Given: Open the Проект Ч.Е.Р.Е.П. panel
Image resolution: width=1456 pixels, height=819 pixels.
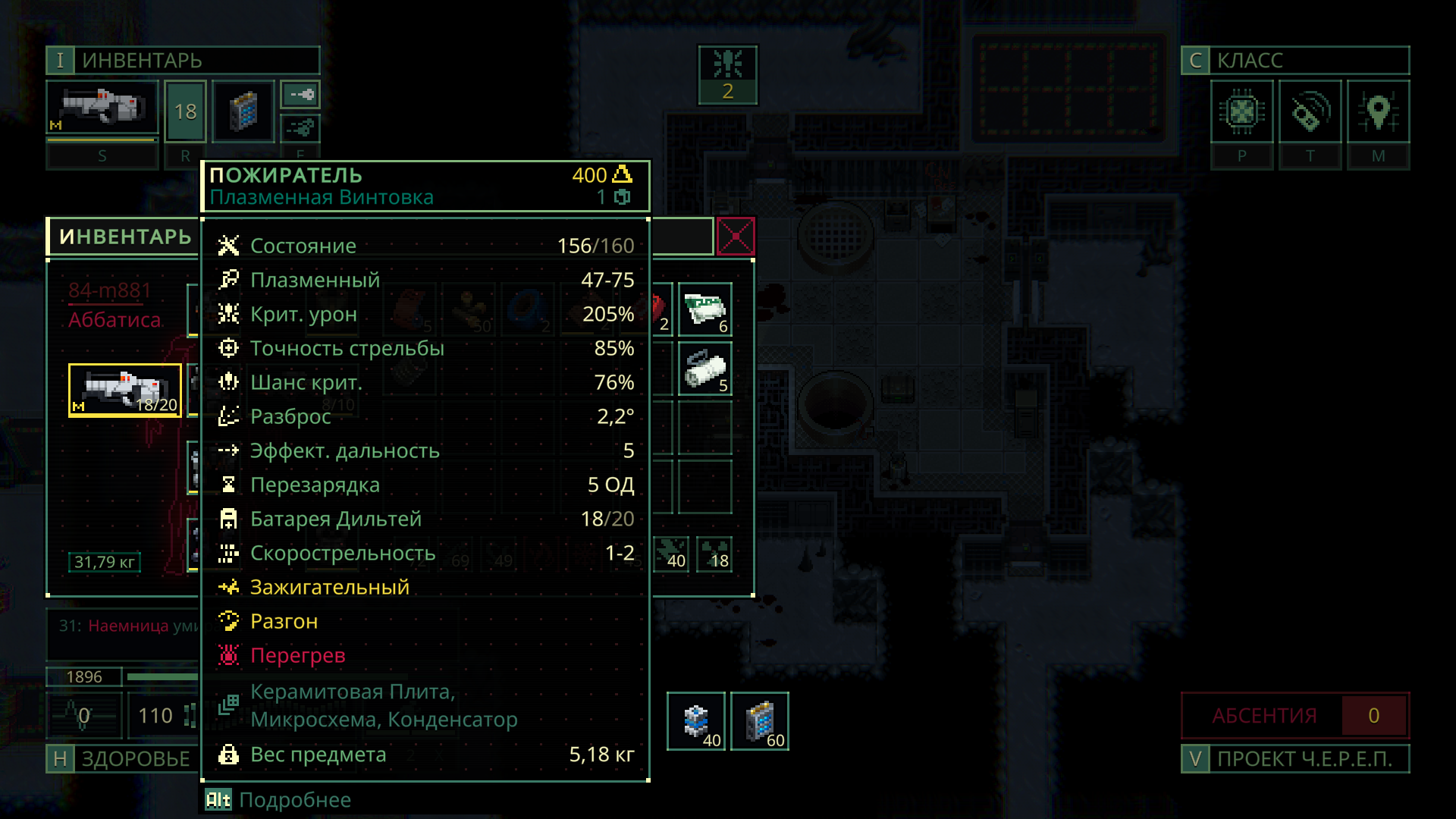Looking at the screenshot, I should 1295,759.
